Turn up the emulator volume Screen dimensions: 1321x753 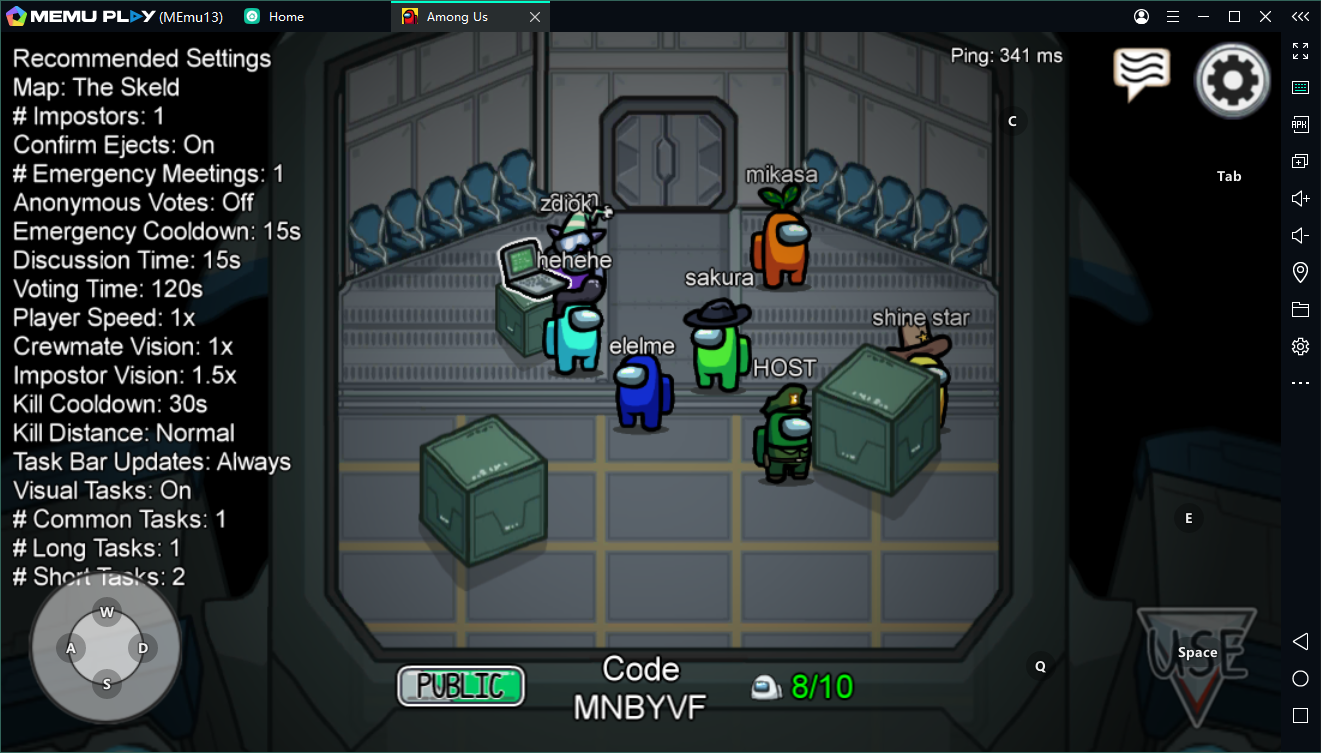(1300, 198)
